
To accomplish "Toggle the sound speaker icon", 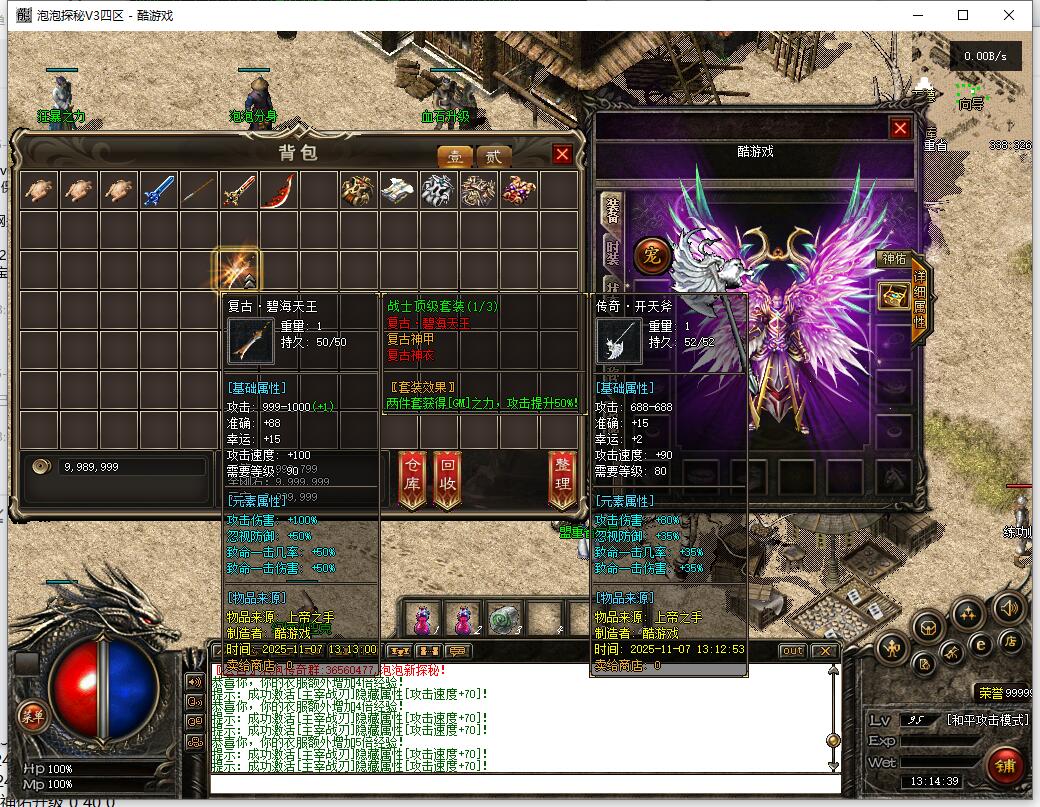I will pyautogui.click(x=1008, y=607).
